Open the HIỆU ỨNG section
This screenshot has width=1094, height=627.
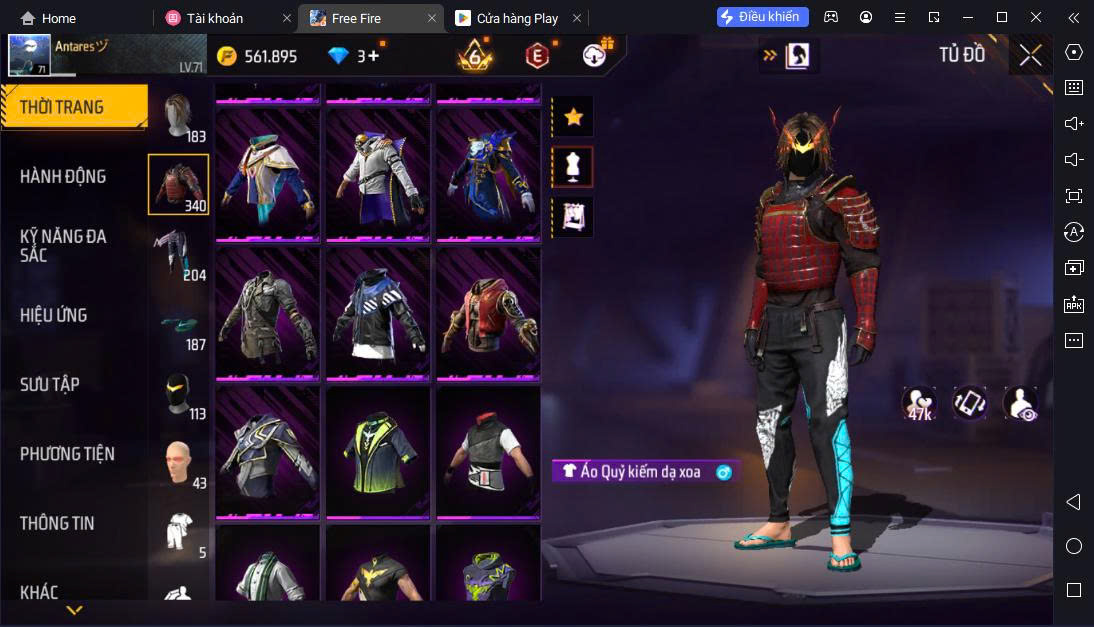tap(54, 316)
